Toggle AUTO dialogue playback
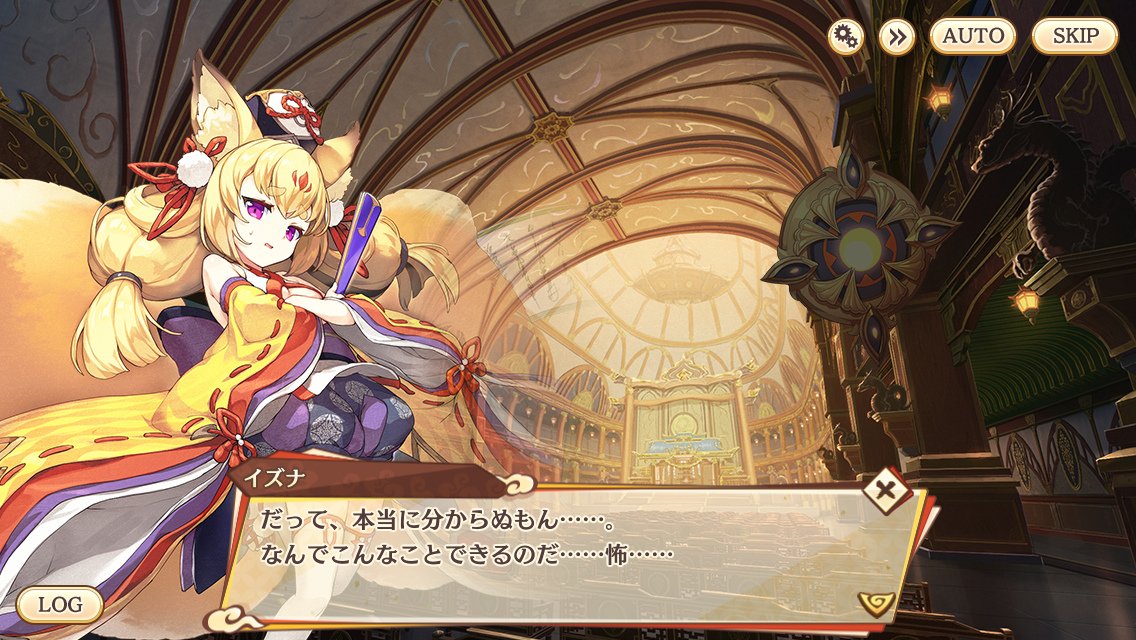 click(x=972, y=37)
